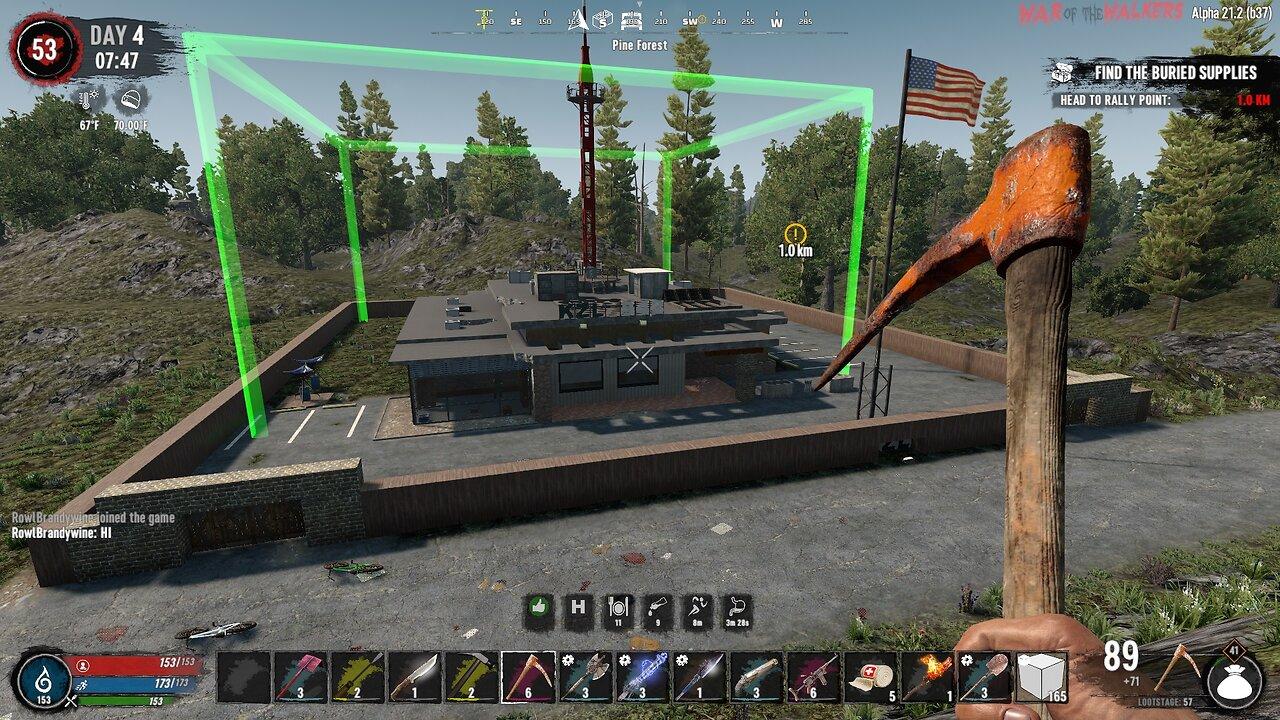Select the double-bladed battle axe slot
Screen dimensions: 1280x720
[586, 676]
